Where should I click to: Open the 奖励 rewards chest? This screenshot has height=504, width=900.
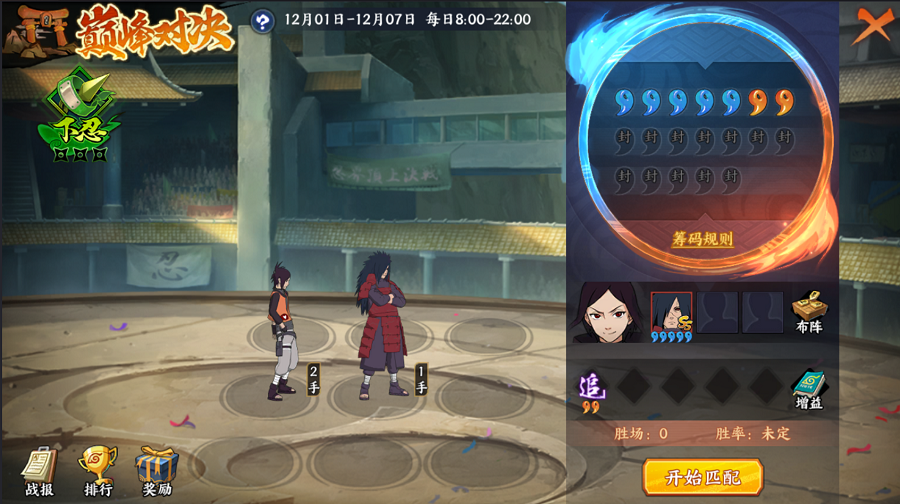click(156, 471)
